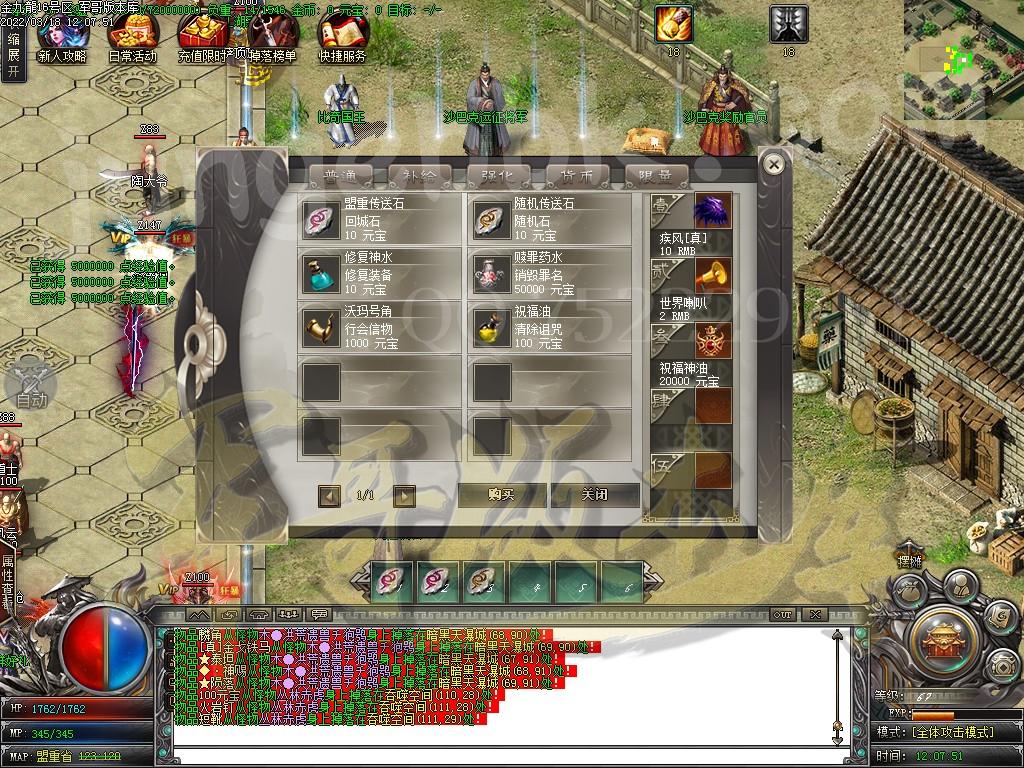The height and width of the screenshot is (768, 1024).
Task: Switch to the 补给 shop tab
Action: [x=421, y=176]
